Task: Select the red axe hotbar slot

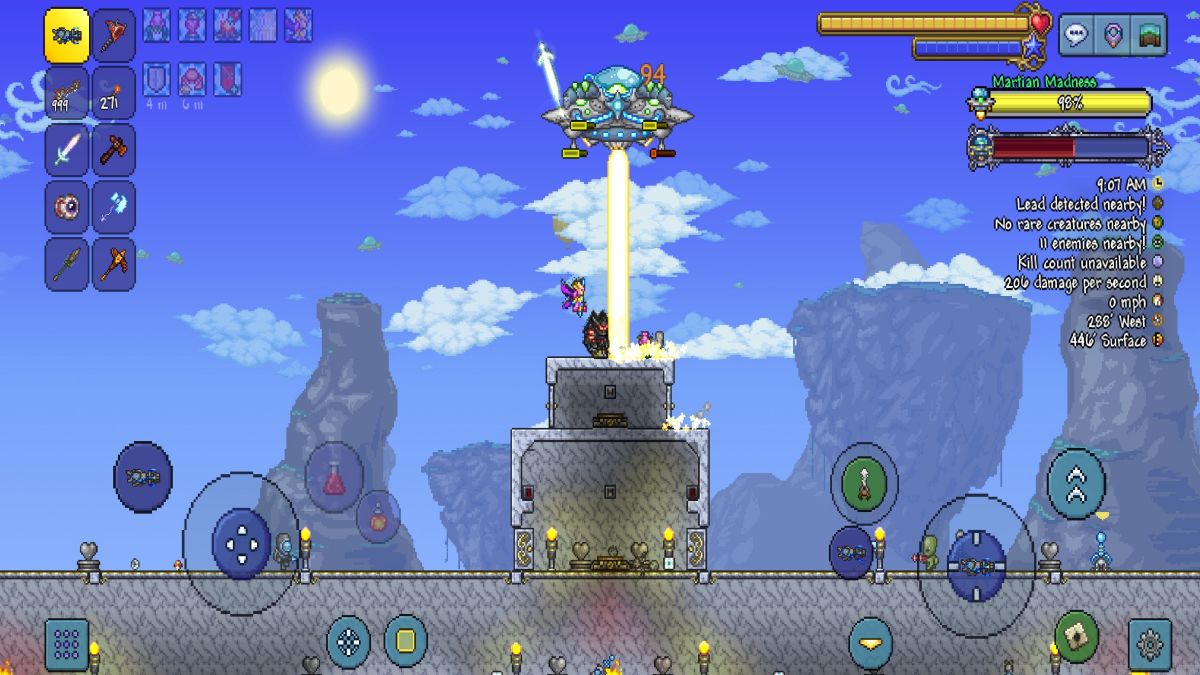Action: click(114, 35)
